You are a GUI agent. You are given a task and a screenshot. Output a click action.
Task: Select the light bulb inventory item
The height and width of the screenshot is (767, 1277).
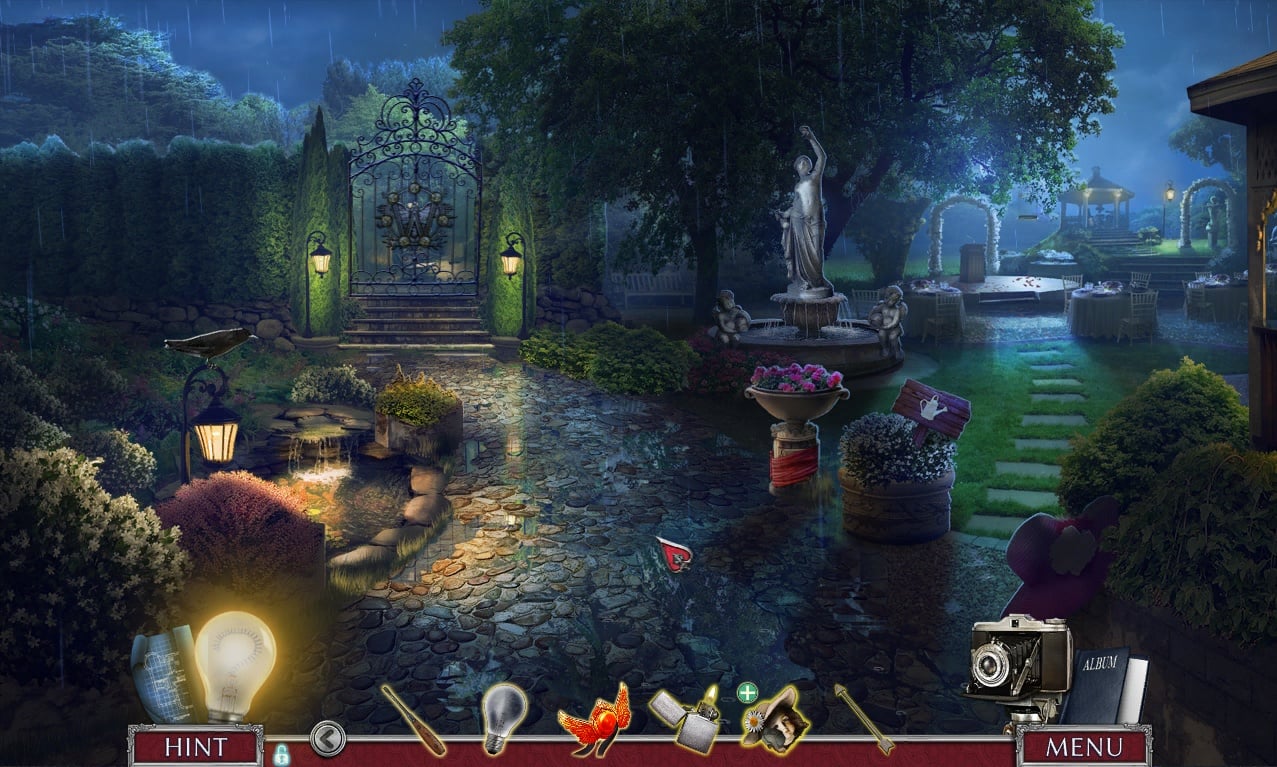click(x=503, y=717)
